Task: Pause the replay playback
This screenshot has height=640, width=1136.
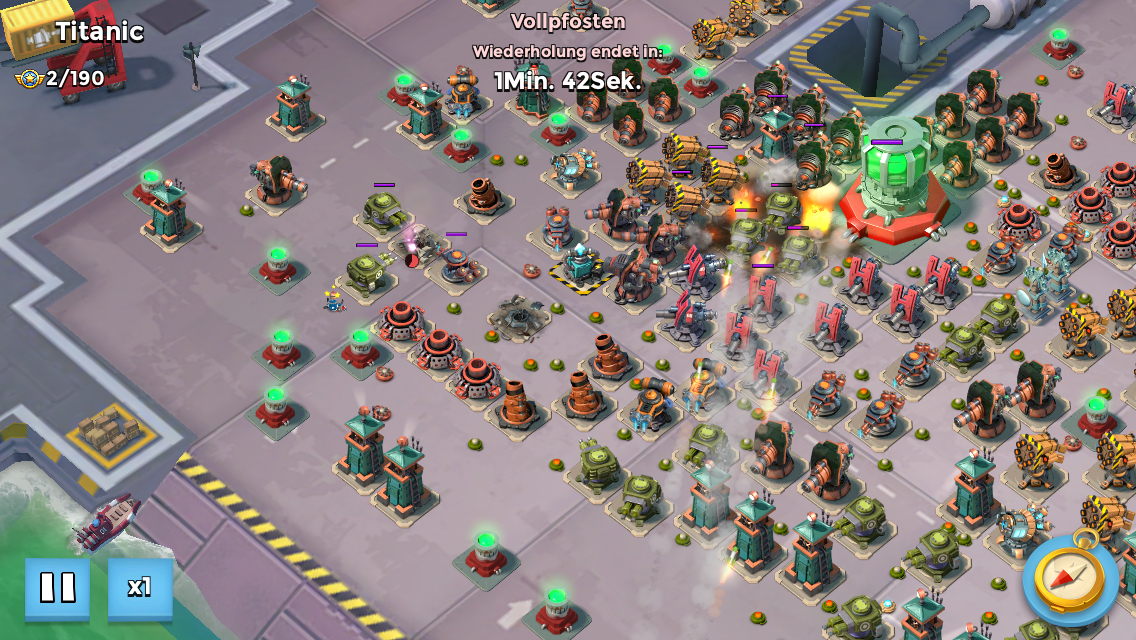Action: (57, 587)
